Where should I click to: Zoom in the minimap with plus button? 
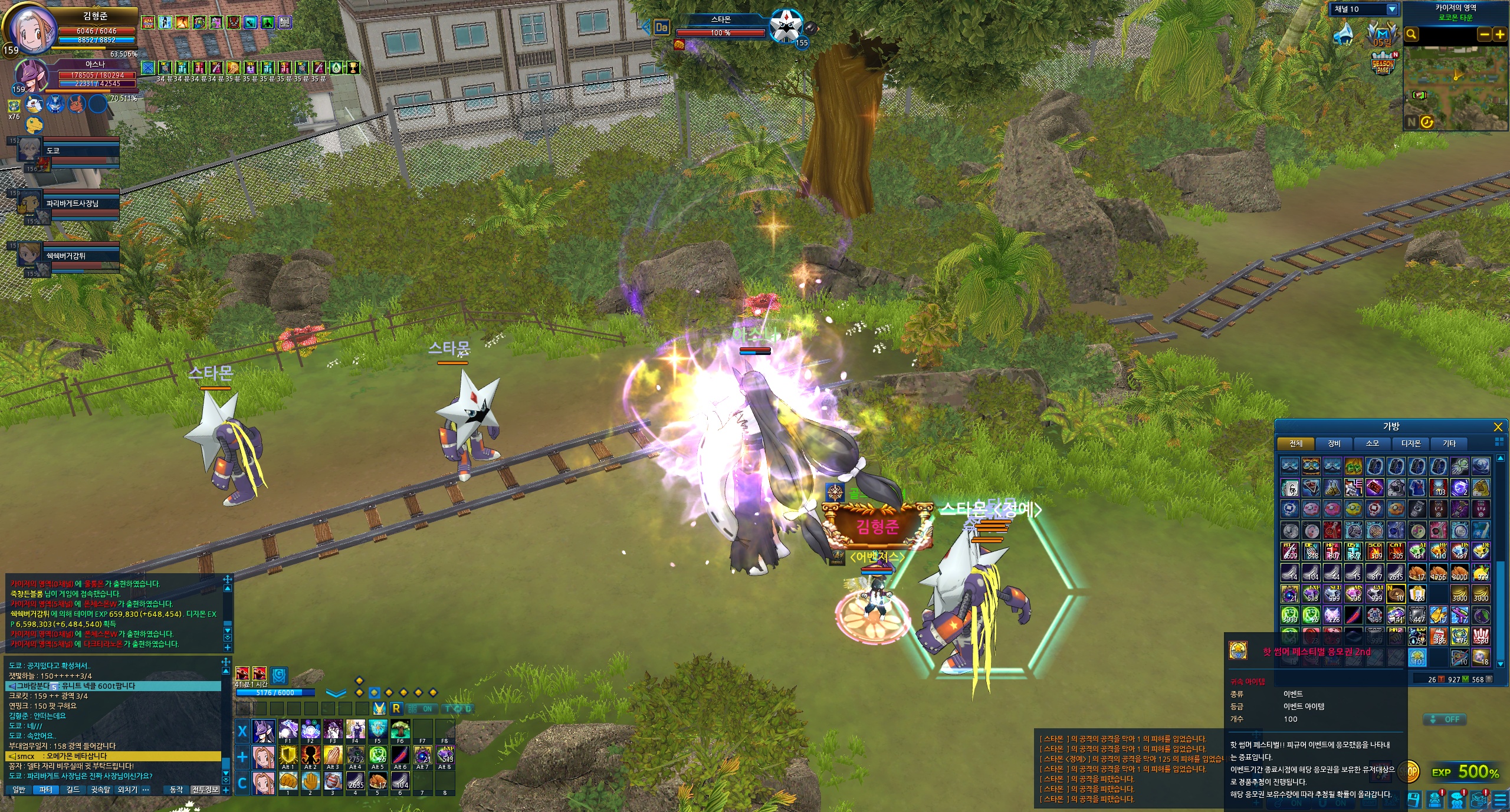pos(1499,35)
